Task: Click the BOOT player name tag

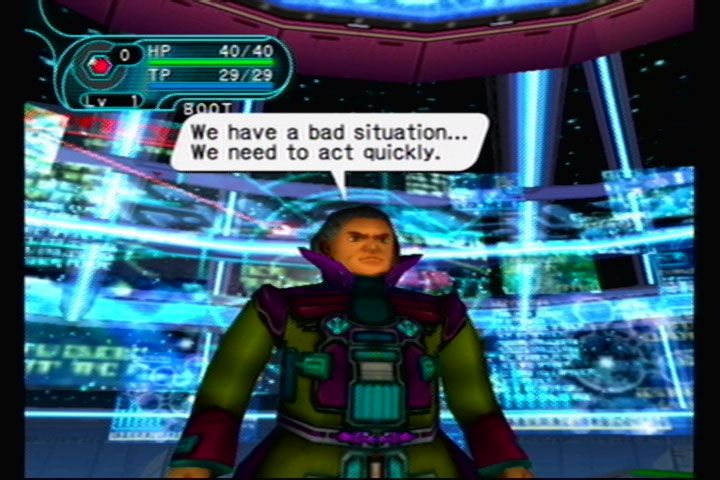Action: (x=208, y=107)
